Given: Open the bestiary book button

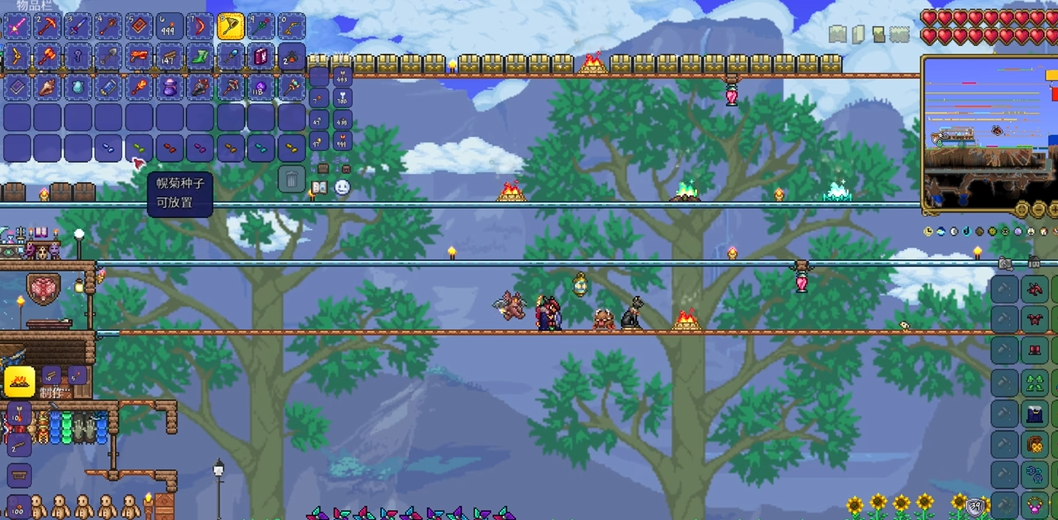Looking at the screenshot, I should pyautogui.click(x=320, y=187).
